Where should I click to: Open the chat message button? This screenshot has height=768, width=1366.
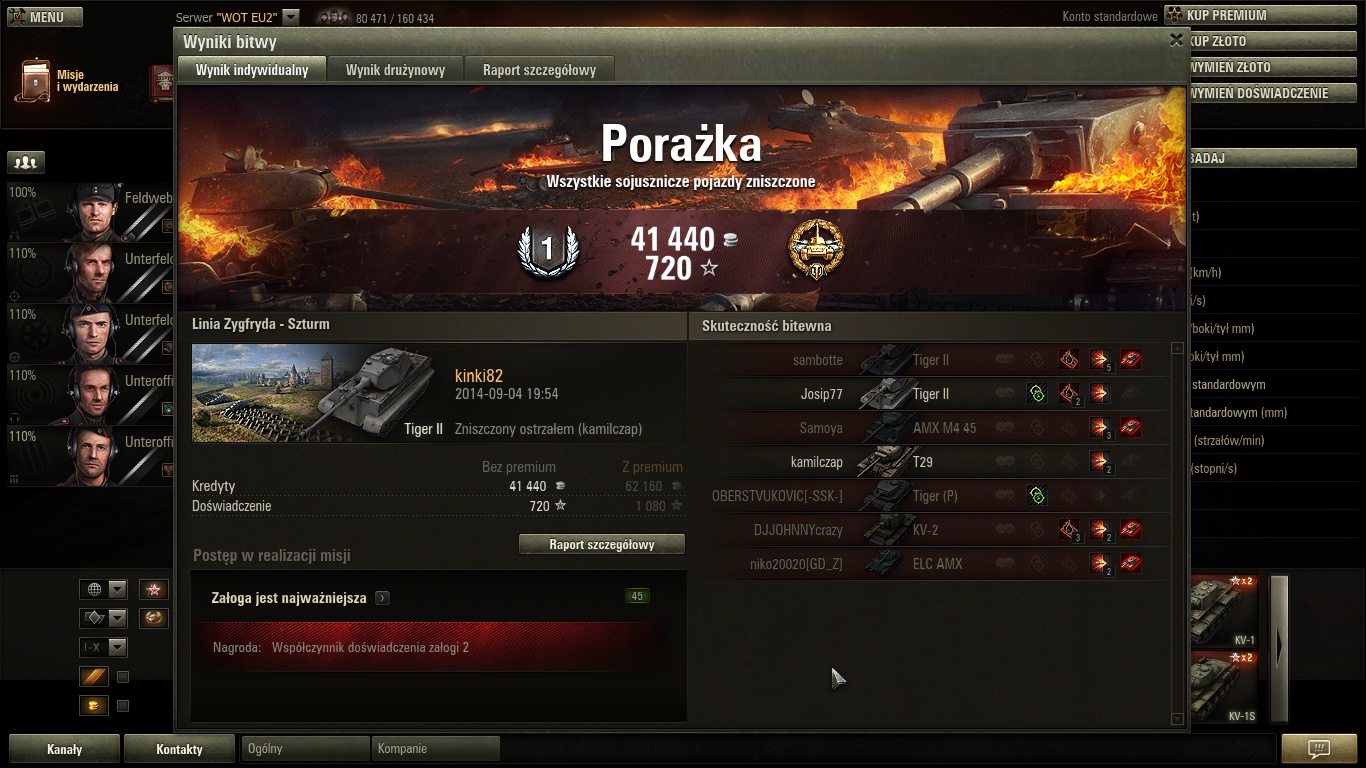tap(1318, 749)
